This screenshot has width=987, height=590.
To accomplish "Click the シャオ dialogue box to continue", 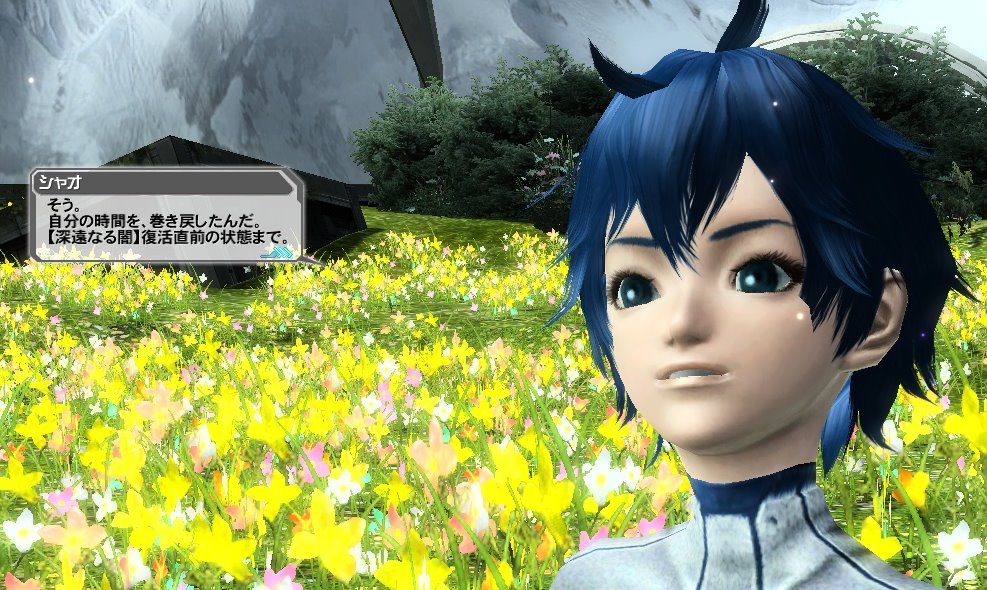I will [x=165, y=218].
